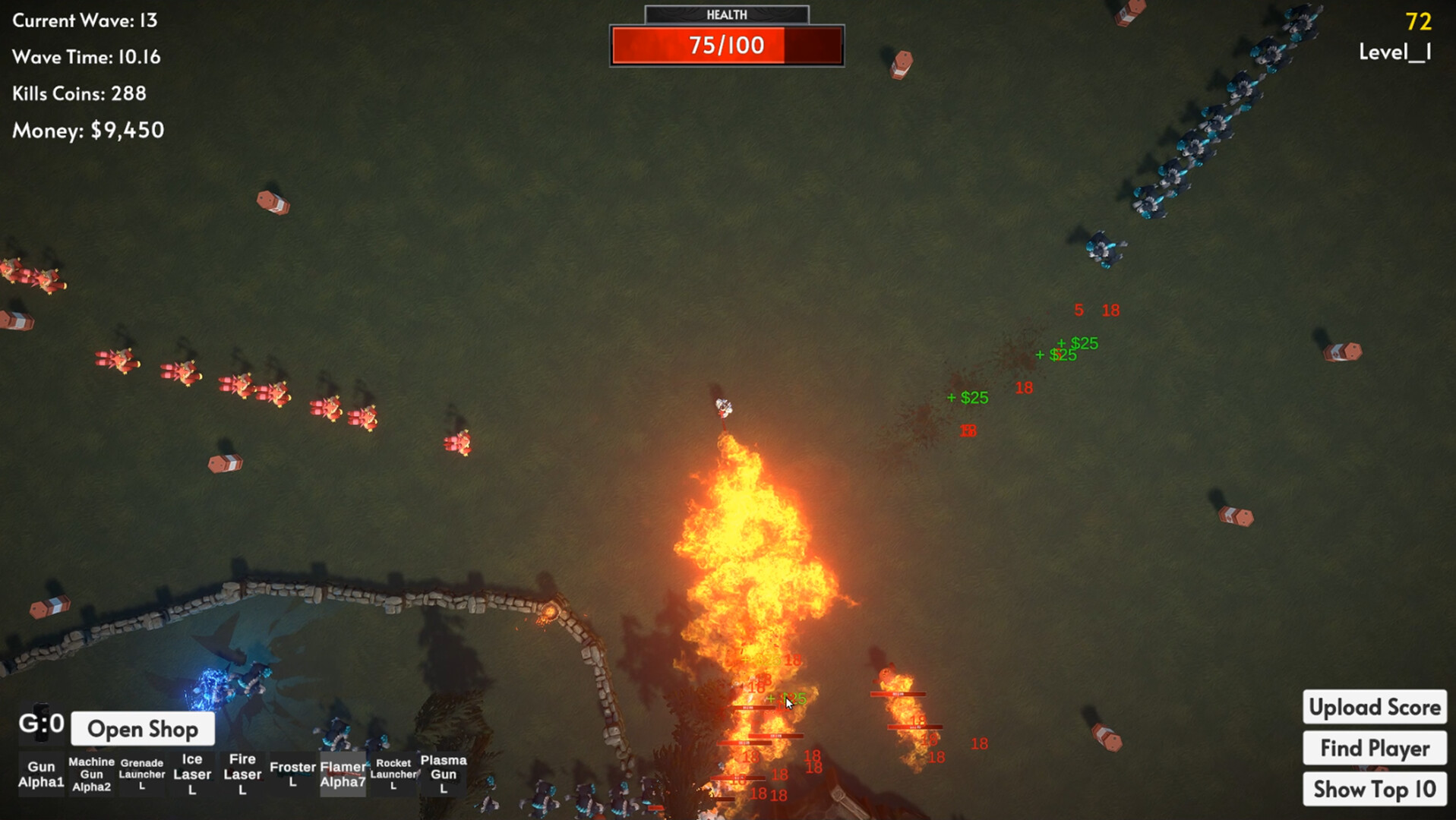The height and width of the screenshot is (820, 1456).
Task: Select the Ice Laser weapon slot
Action: tap(192, 774)
